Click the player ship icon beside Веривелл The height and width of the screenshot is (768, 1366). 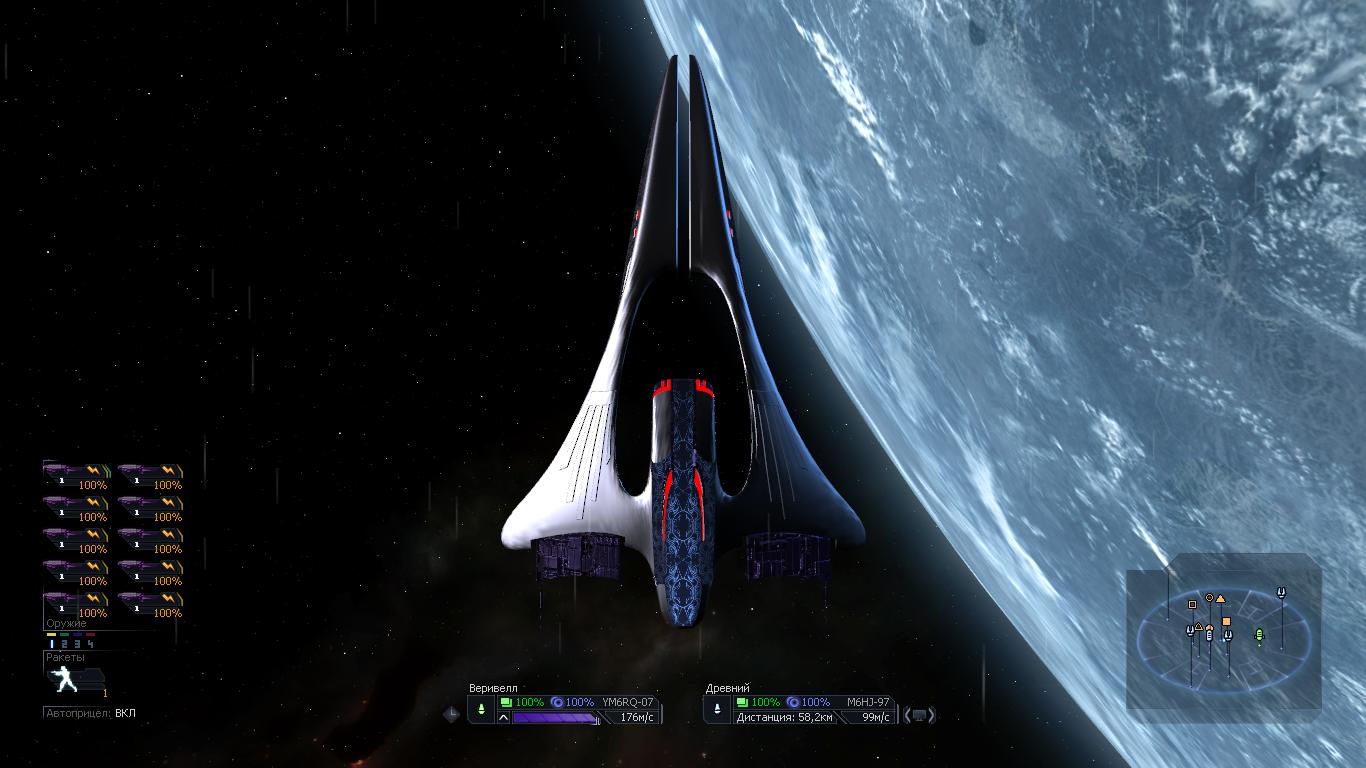point(481,709)
